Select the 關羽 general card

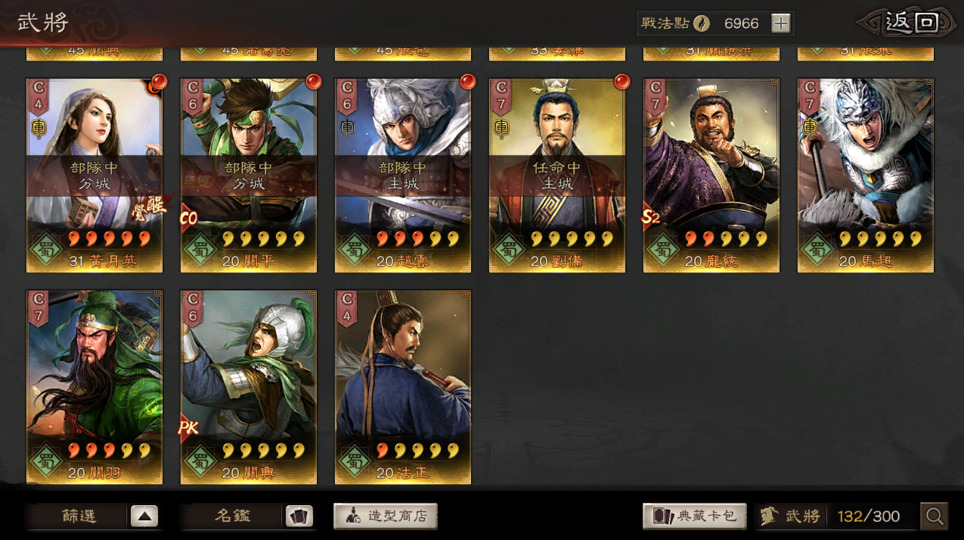pyautogui.click(x=94, y=387)
